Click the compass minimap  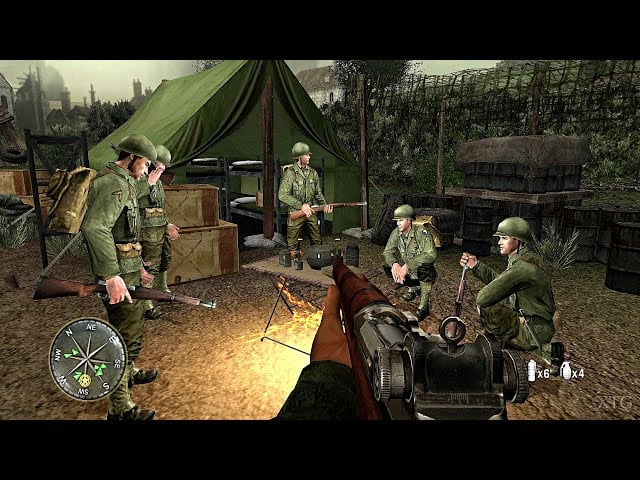coord(87,358)
